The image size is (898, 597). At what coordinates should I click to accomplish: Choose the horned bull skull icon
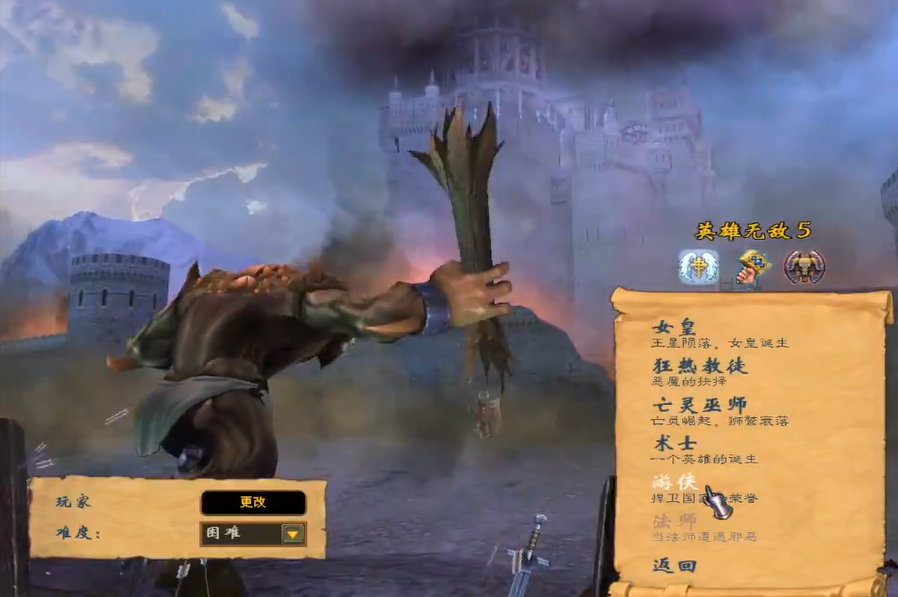(803, 267)
